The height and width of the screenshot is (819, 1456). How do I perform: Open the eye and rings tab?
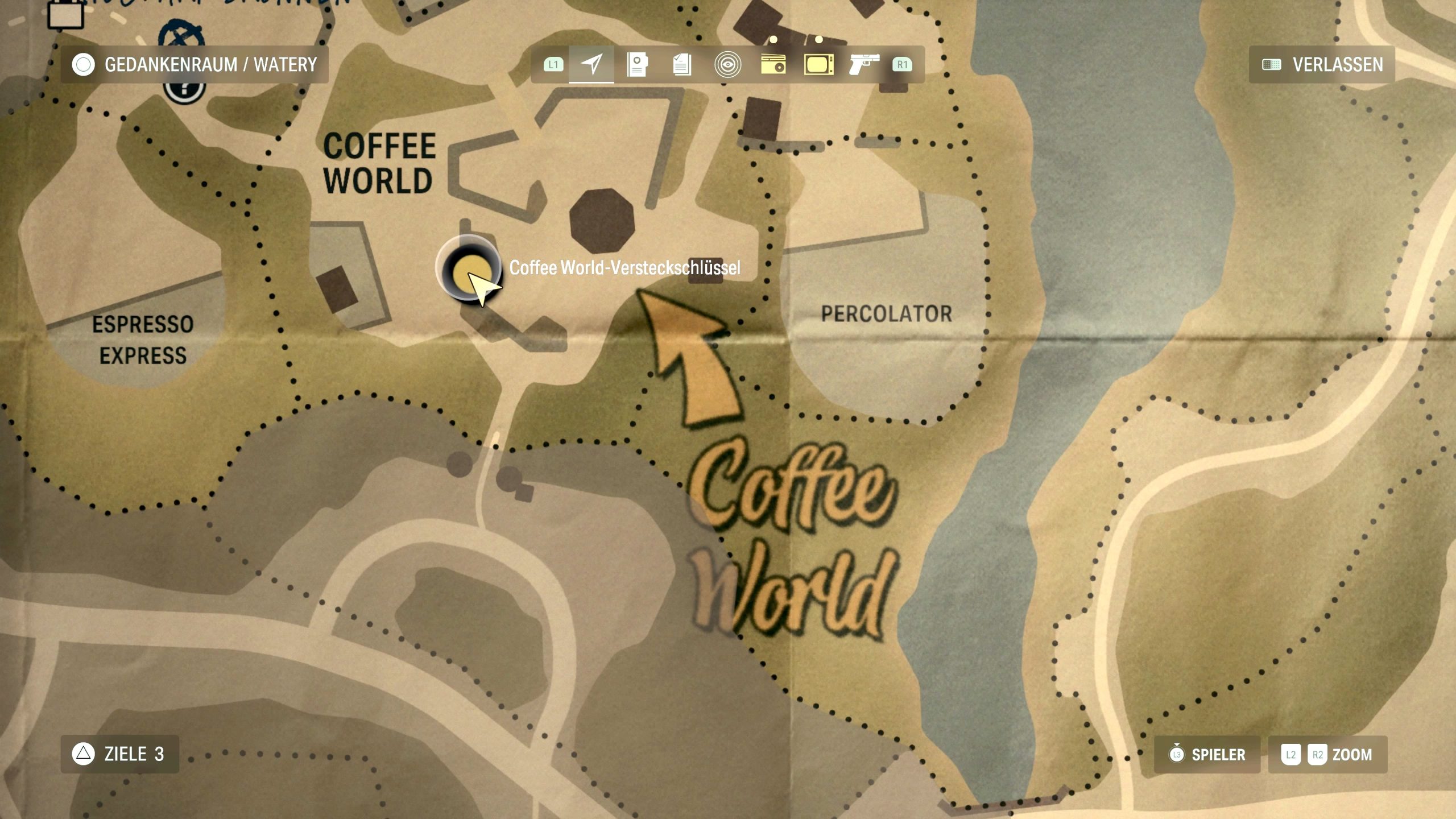click(727, 64)
